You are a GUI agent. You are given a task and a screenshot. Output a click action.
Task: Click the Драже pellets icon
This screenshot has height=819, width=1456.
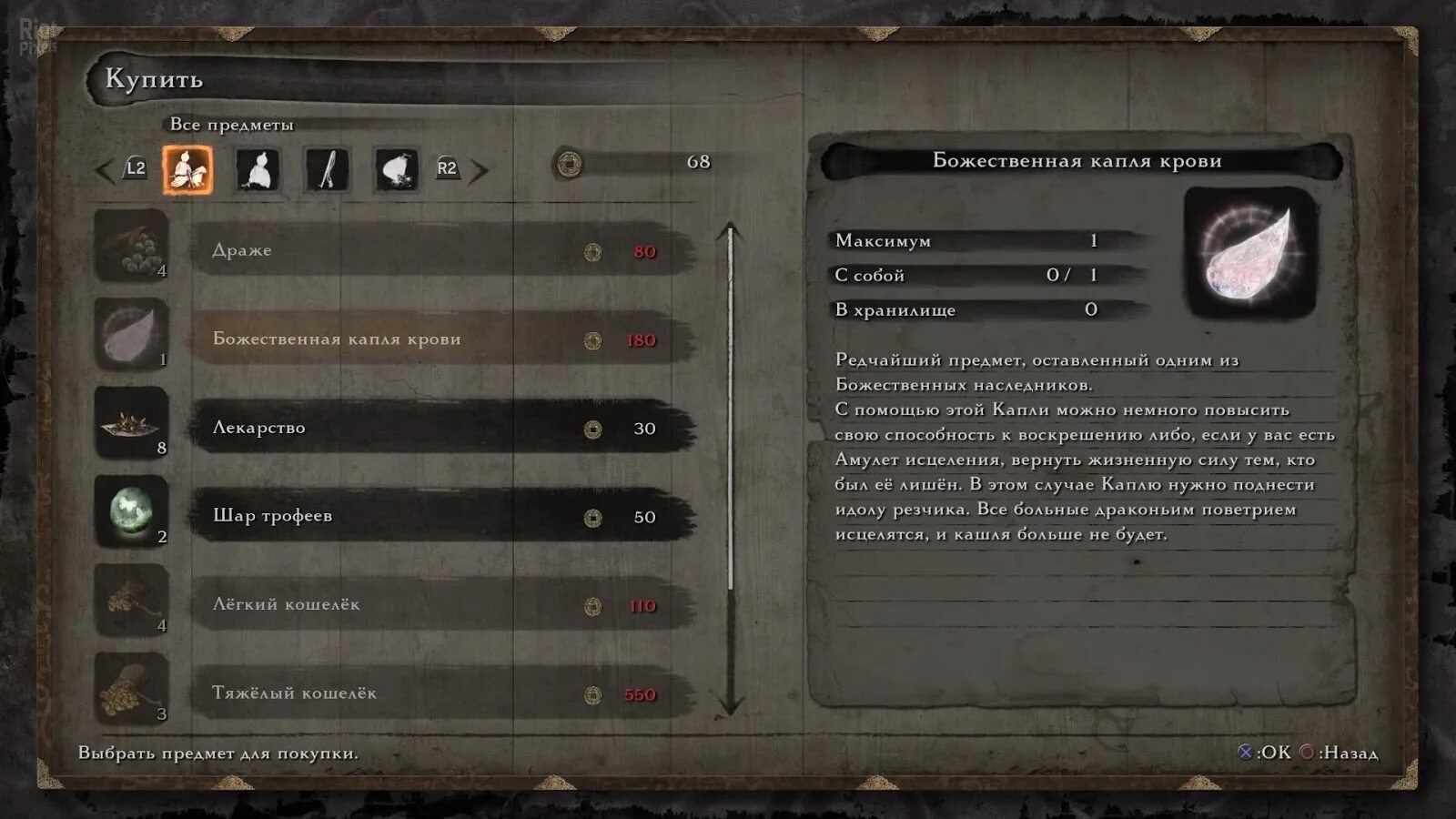point(132,246)
